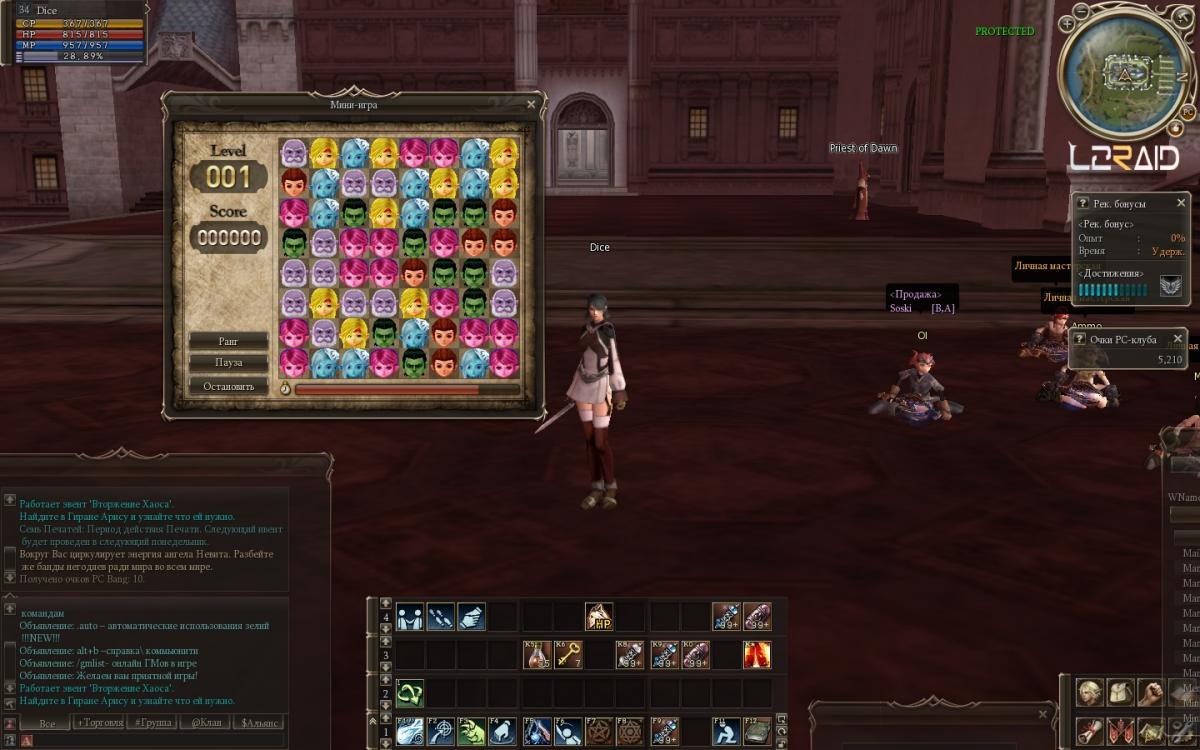This screenshot has height=750, width=1200.
Task: Use the horse HP hotbar icon
Action: [599, 617]
